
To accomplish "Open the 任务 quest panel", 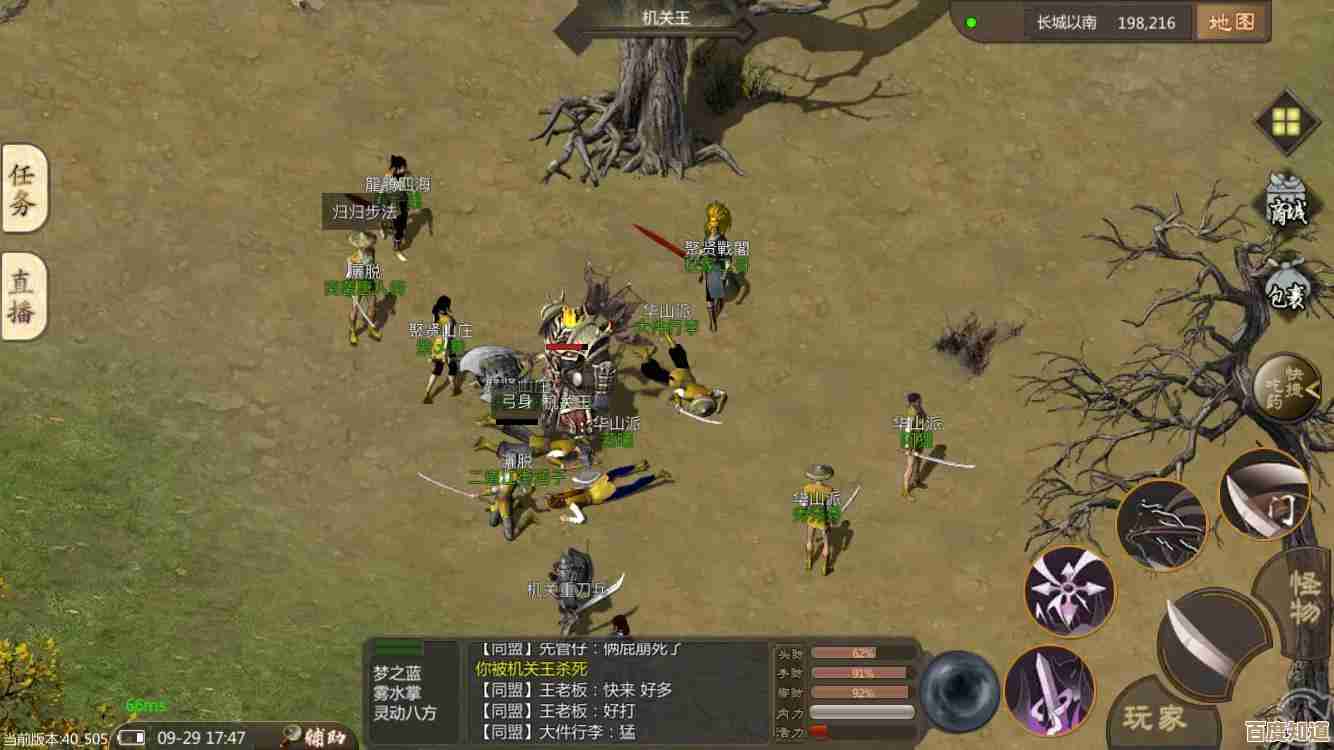I will click(23, 188).
